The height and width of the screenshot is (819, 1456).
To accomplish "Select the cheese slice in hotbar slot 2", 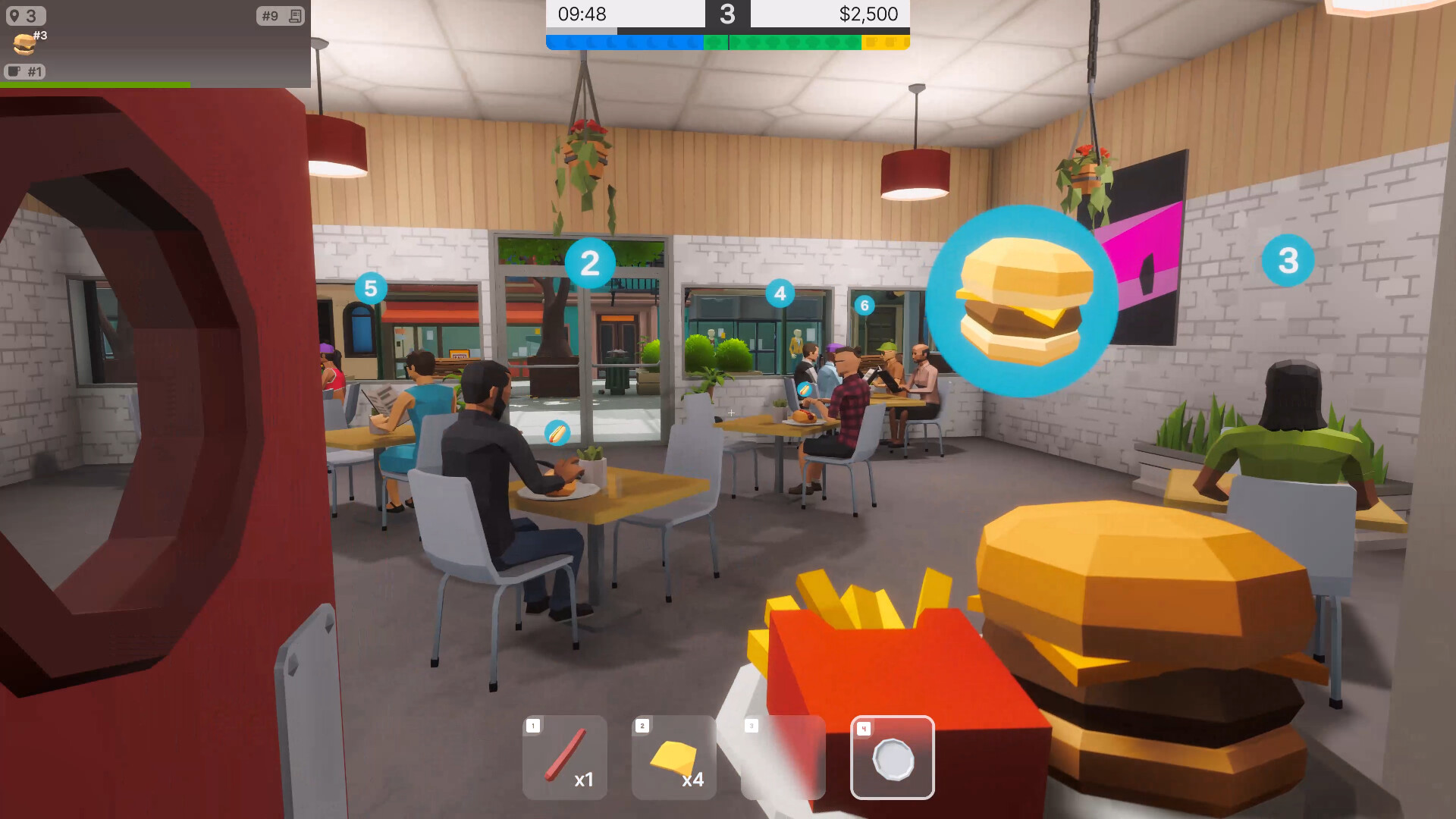I will (x=673, y=758).
